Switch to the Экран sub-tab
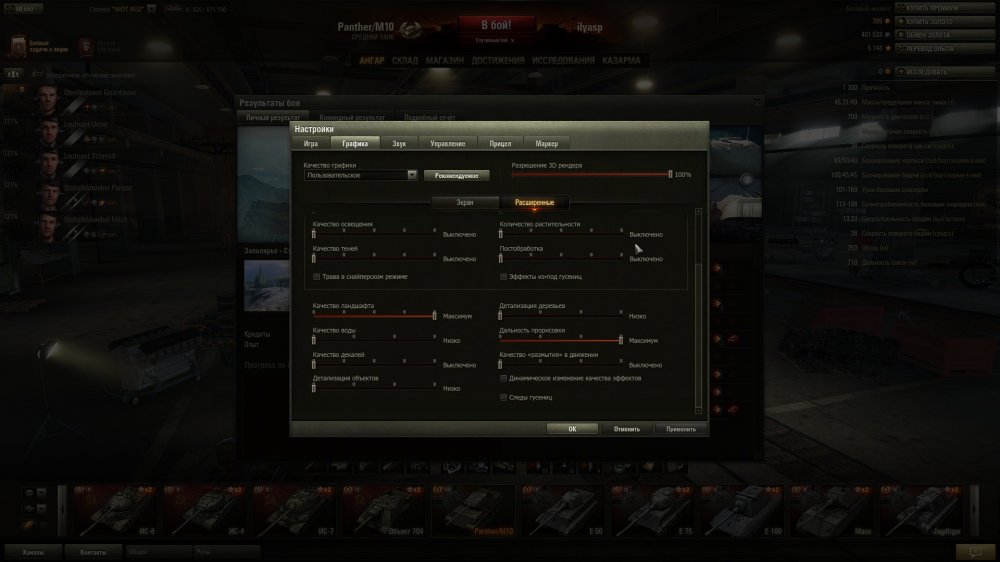This screenshot has height=562, width=1000. tap(465, 202)
